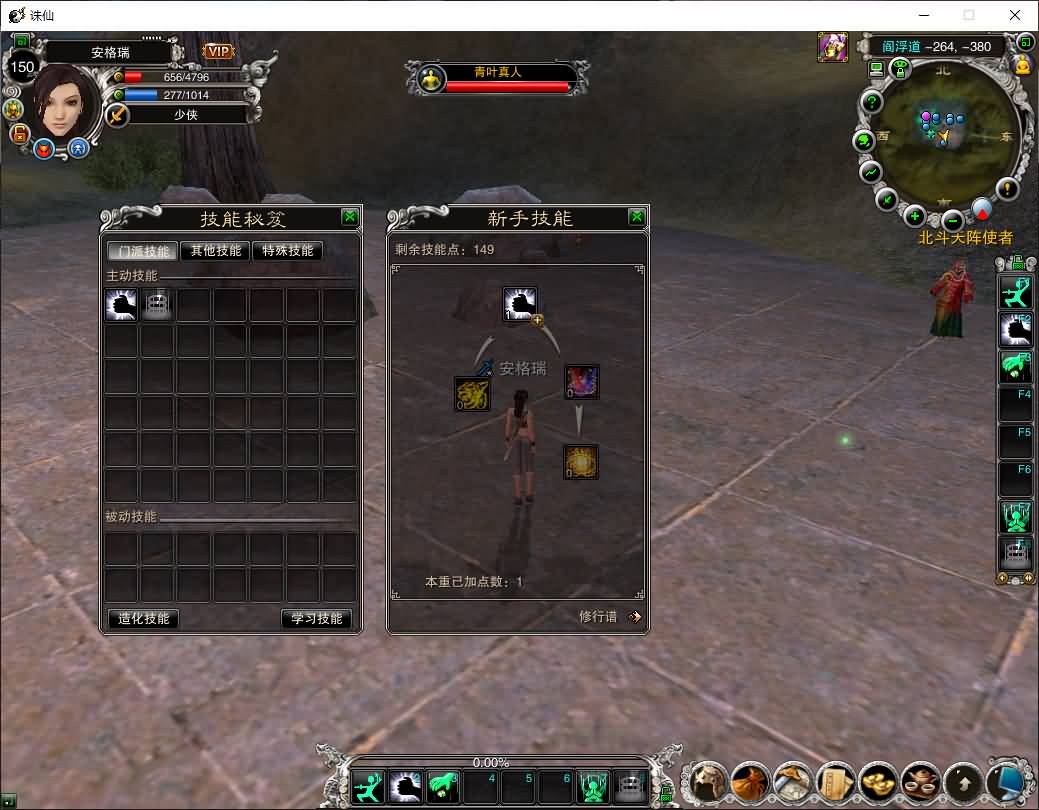Add a point to the white fist skill
The width and height of the screenshot is (1039, 810).
coord(538,320)
